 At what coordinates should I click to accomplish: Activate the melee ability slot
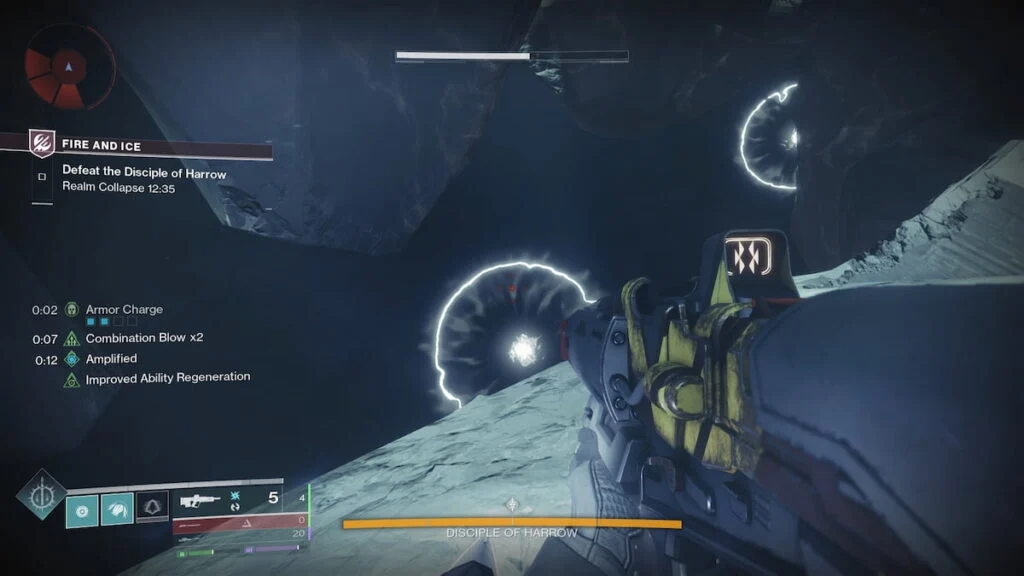(116, 510)
